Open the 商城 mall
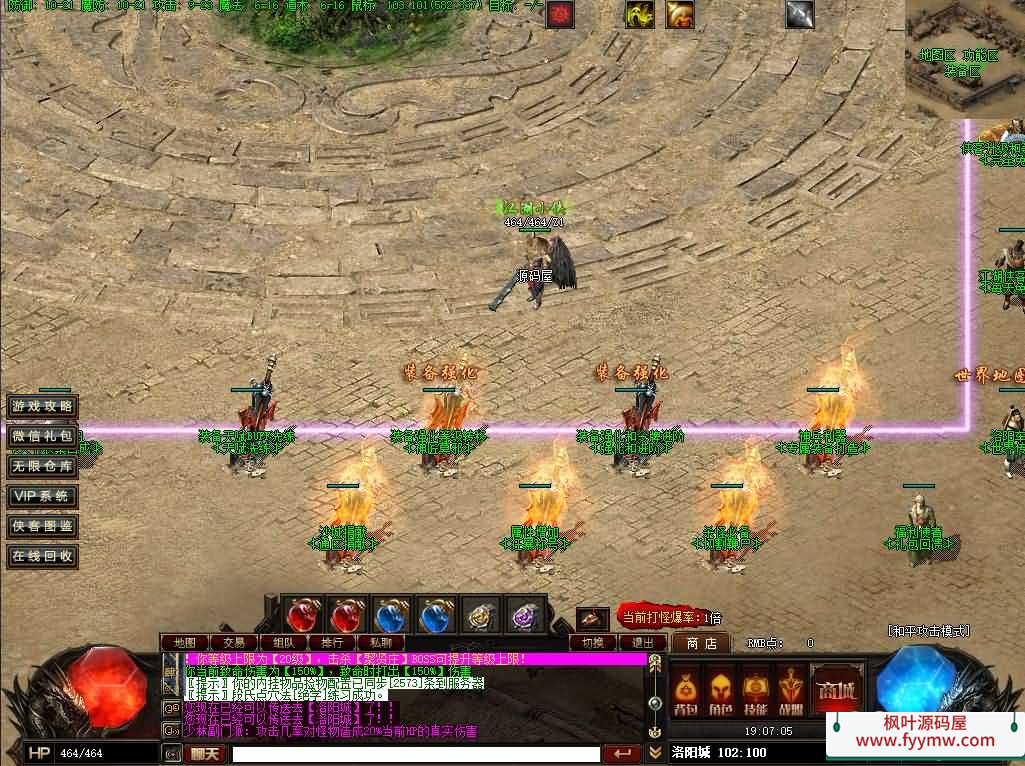This screenshot has height=766, width=1025. click(836, 688)
